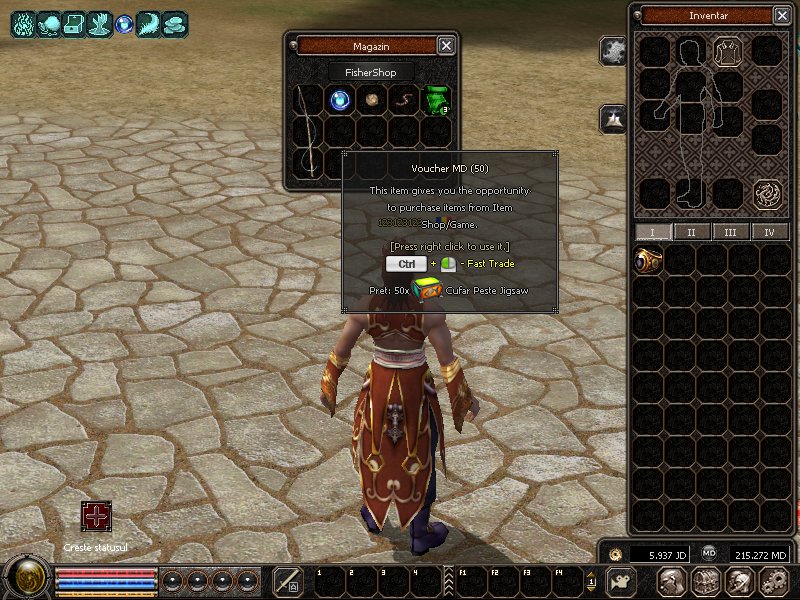
Task: Switch to inventory page II
Action: [x=691, y=232]
